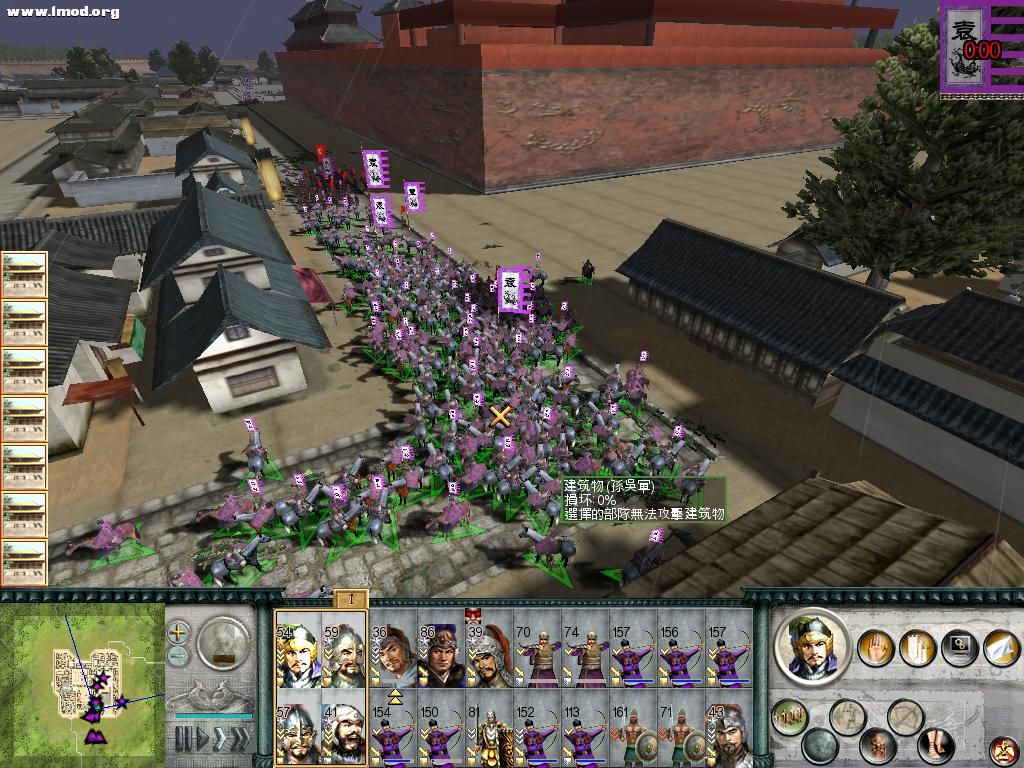Select the shield warrior unit numbered 161
Screen dimensions: 1024x768
632,732
